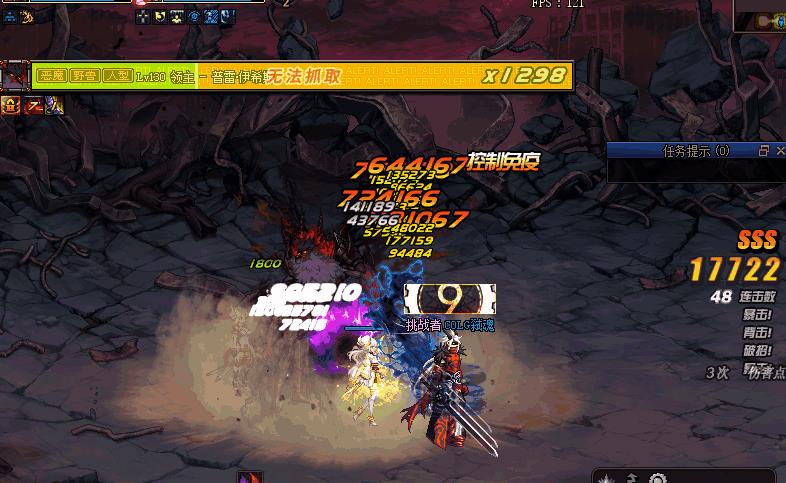Select the 野兽 boss type tag

(x=83, y=75)
